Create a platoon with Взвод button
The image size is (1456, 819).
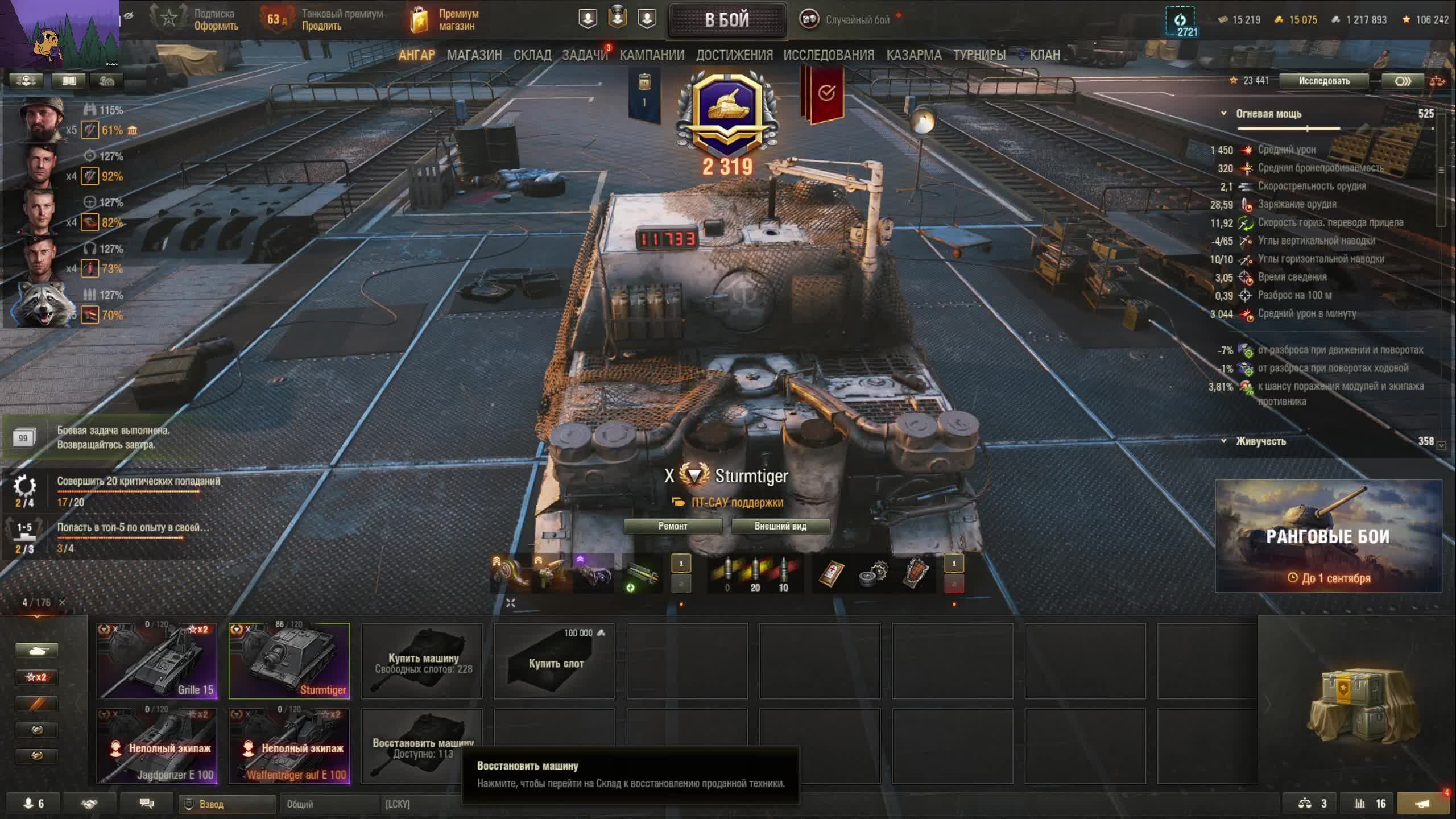227,804
